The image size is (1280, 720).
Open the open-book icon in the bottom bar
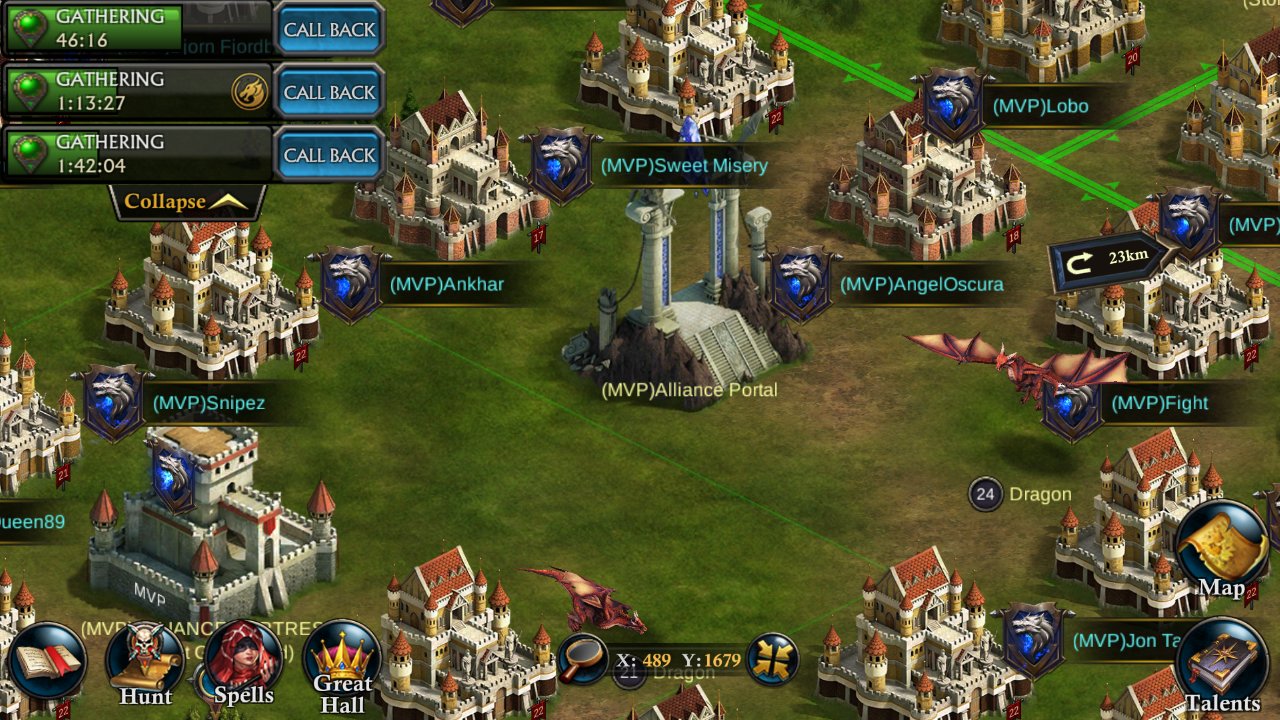(x=46, y=662)
